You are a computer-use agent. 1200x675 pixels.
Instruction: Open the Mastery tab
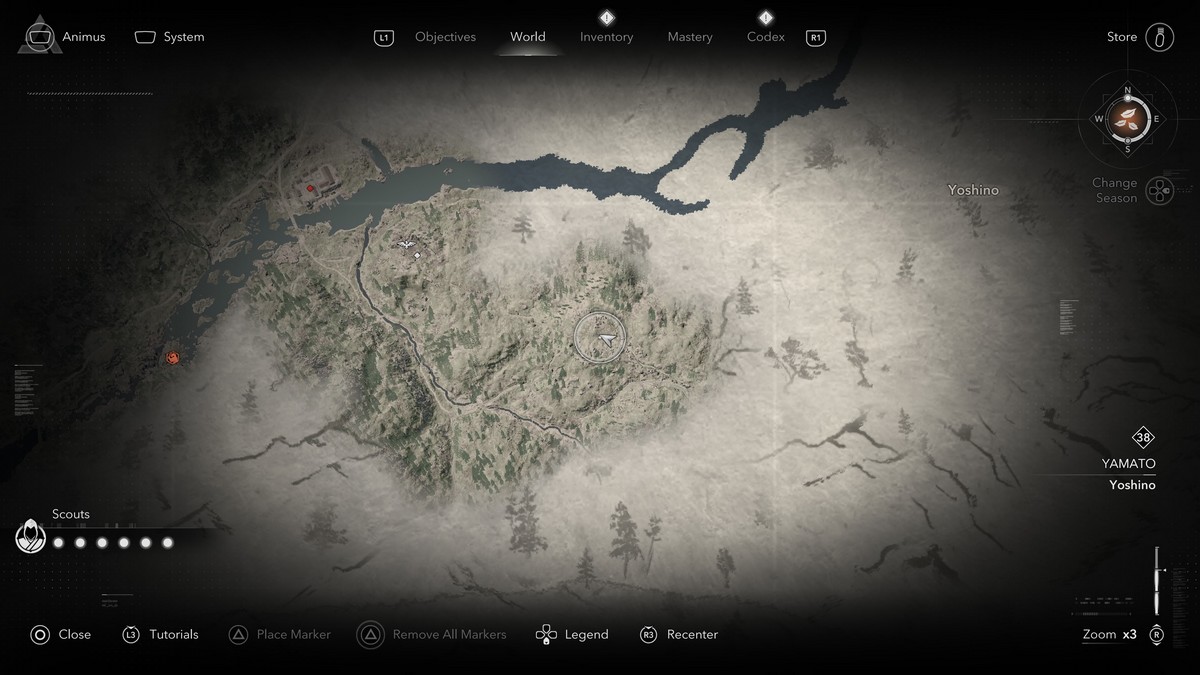click(690, 37)
